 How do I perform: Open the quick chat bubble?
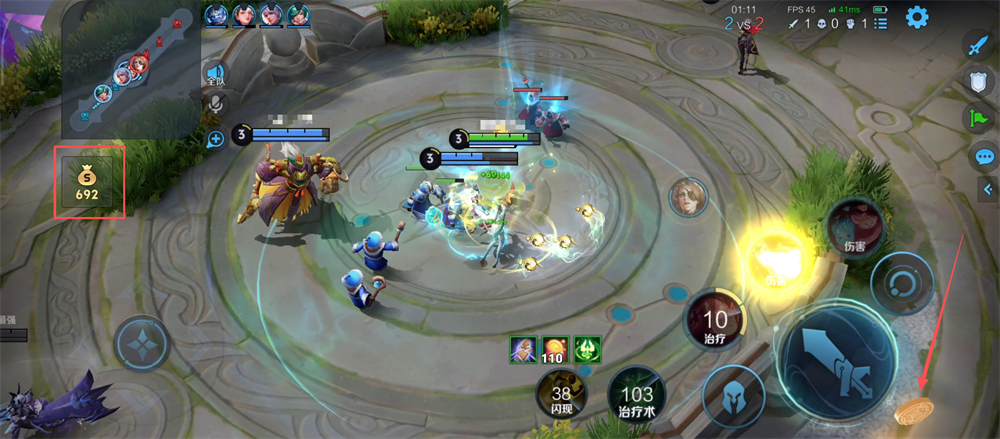(983, 156)
